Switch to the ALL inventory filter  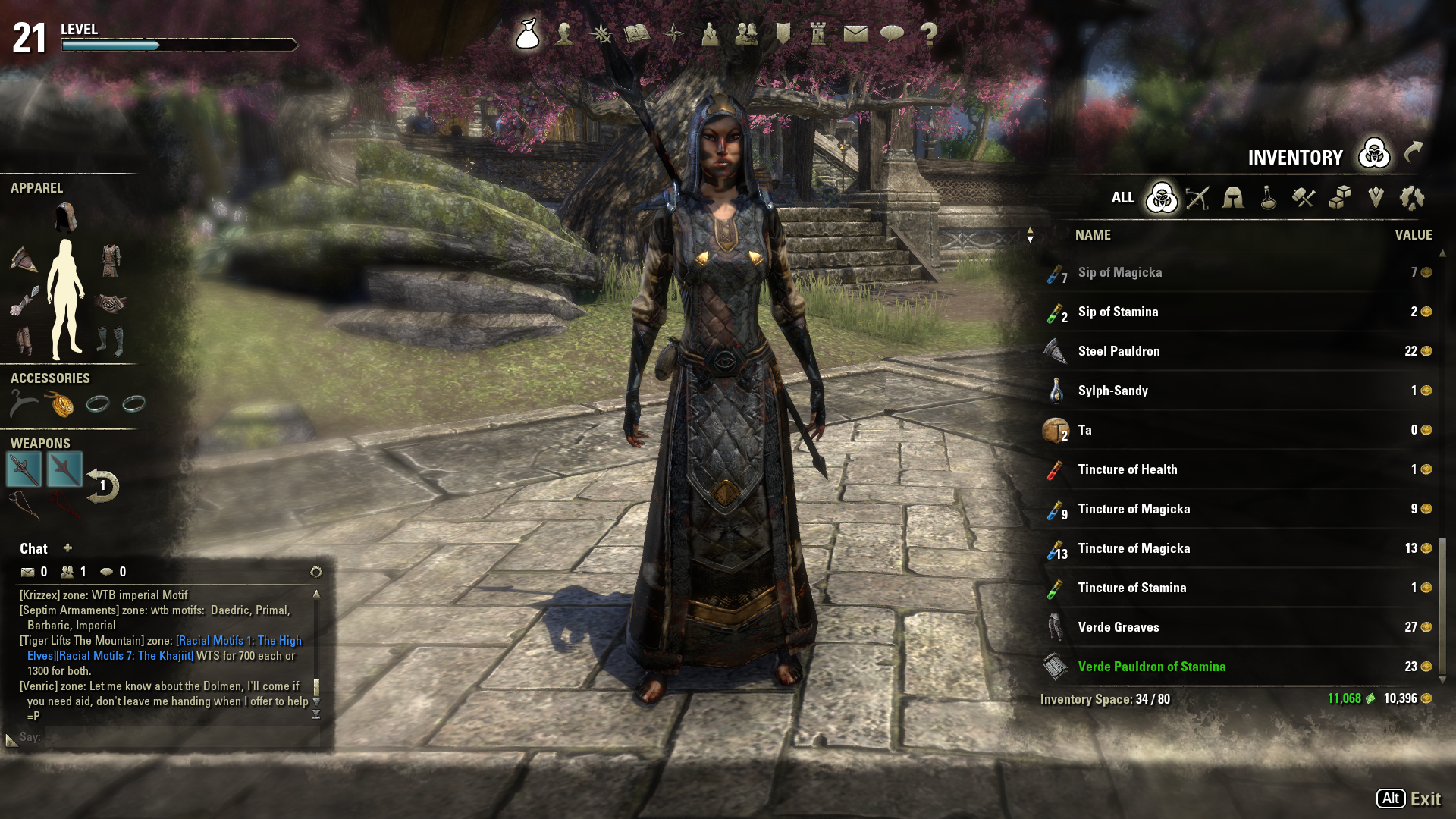tap(1123, 199)
